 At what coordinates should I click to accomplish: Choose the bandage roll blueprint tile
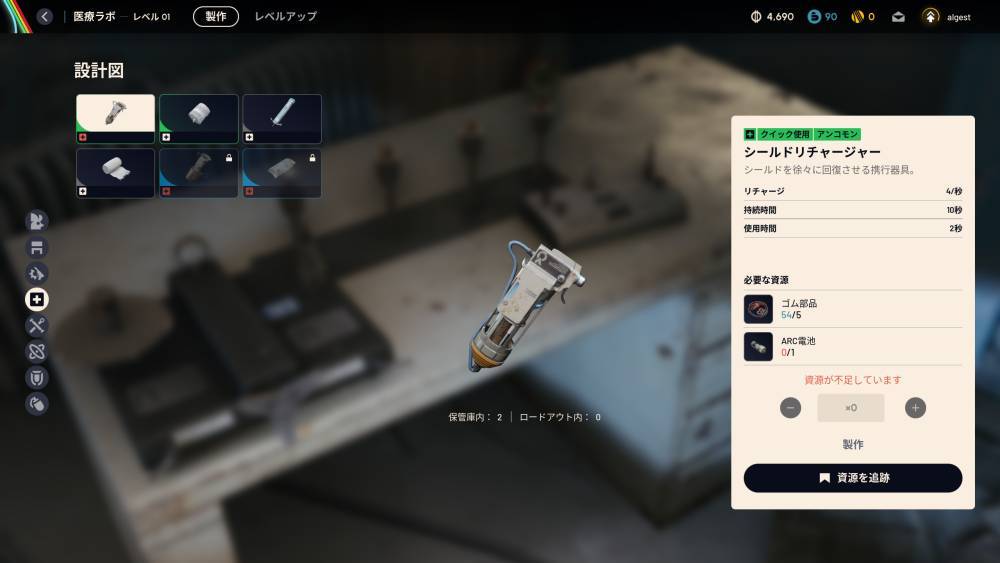point(199,119)
